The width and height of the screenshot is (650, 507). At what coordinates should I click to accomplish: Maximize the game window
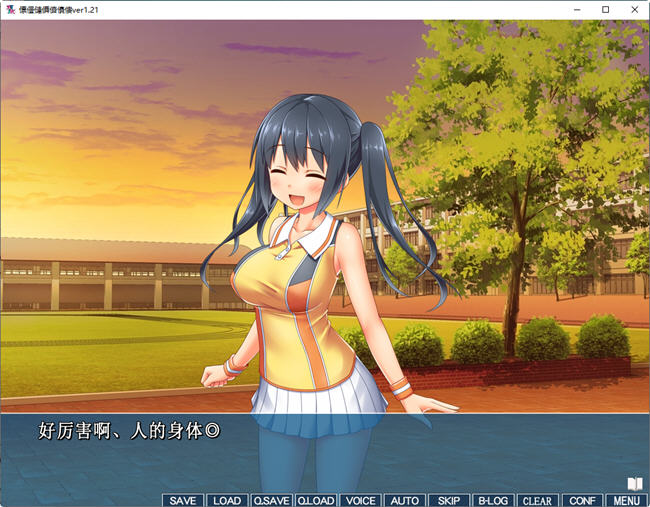coord(605,9)
